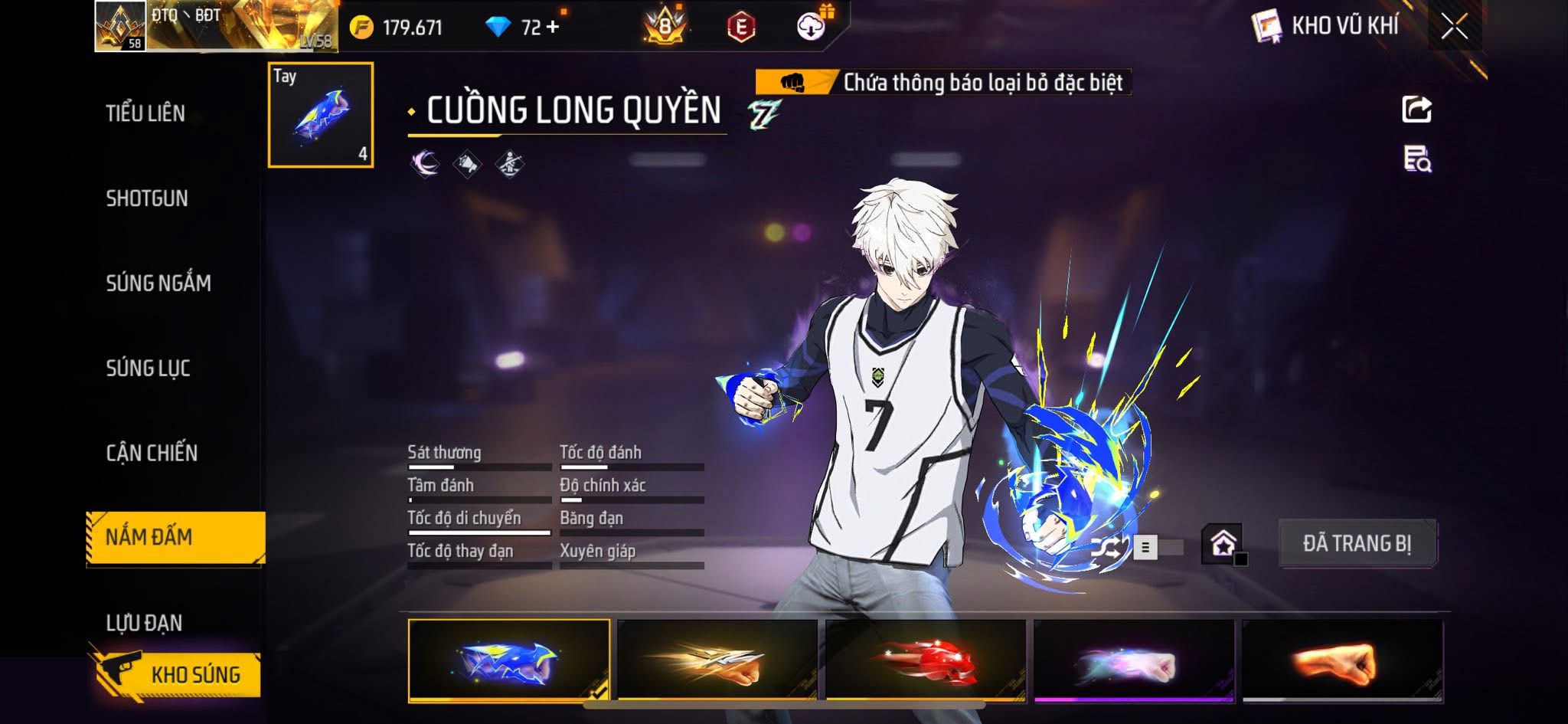1568x724 pixels.
Task: Click the third weapon attribute icon
Action: pos(511,163)
